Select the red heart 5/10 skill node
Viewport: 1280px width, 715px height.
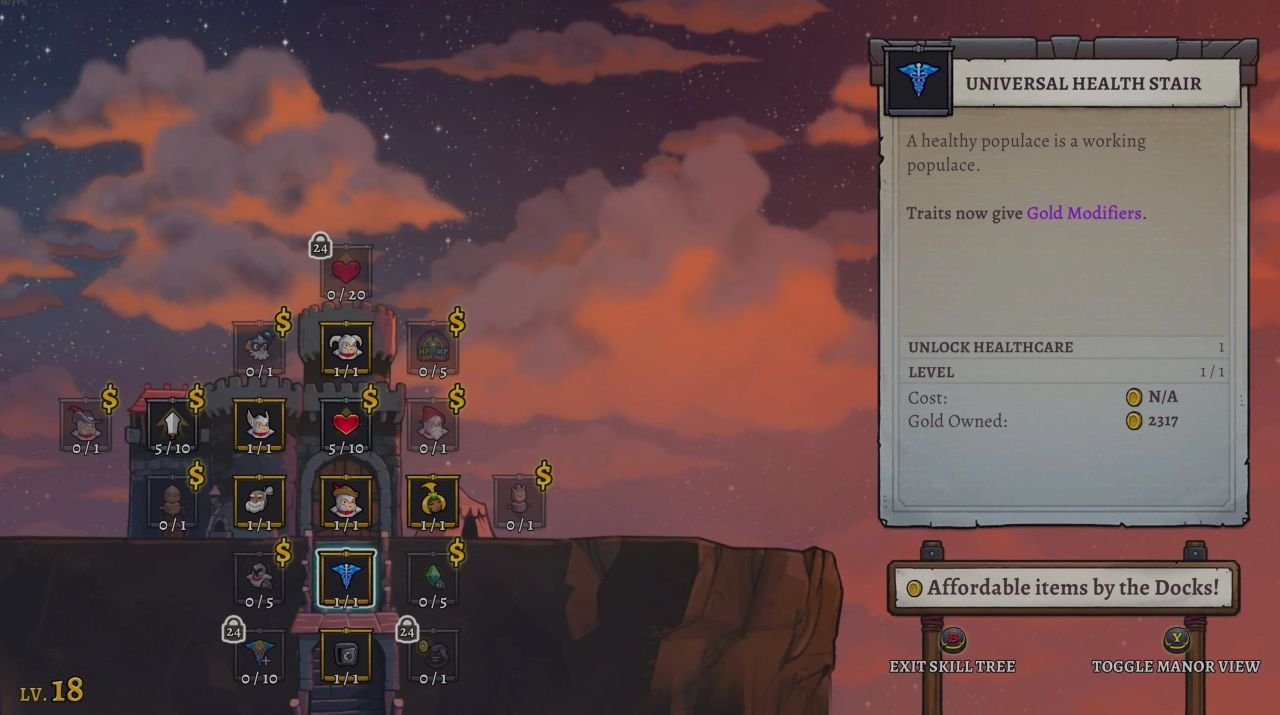tap(346, 423)
